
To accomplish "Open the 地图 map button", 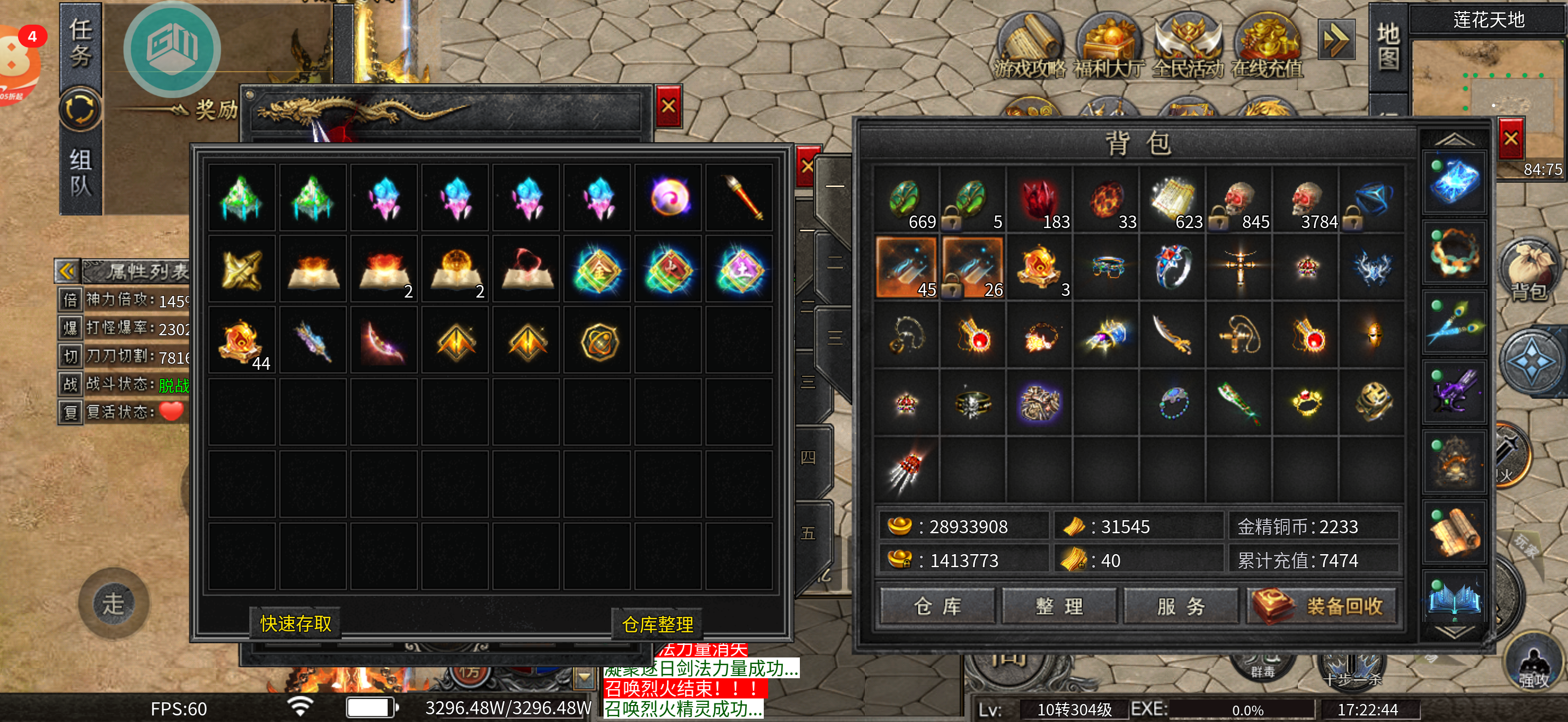I will click(x=1388, y=47).
